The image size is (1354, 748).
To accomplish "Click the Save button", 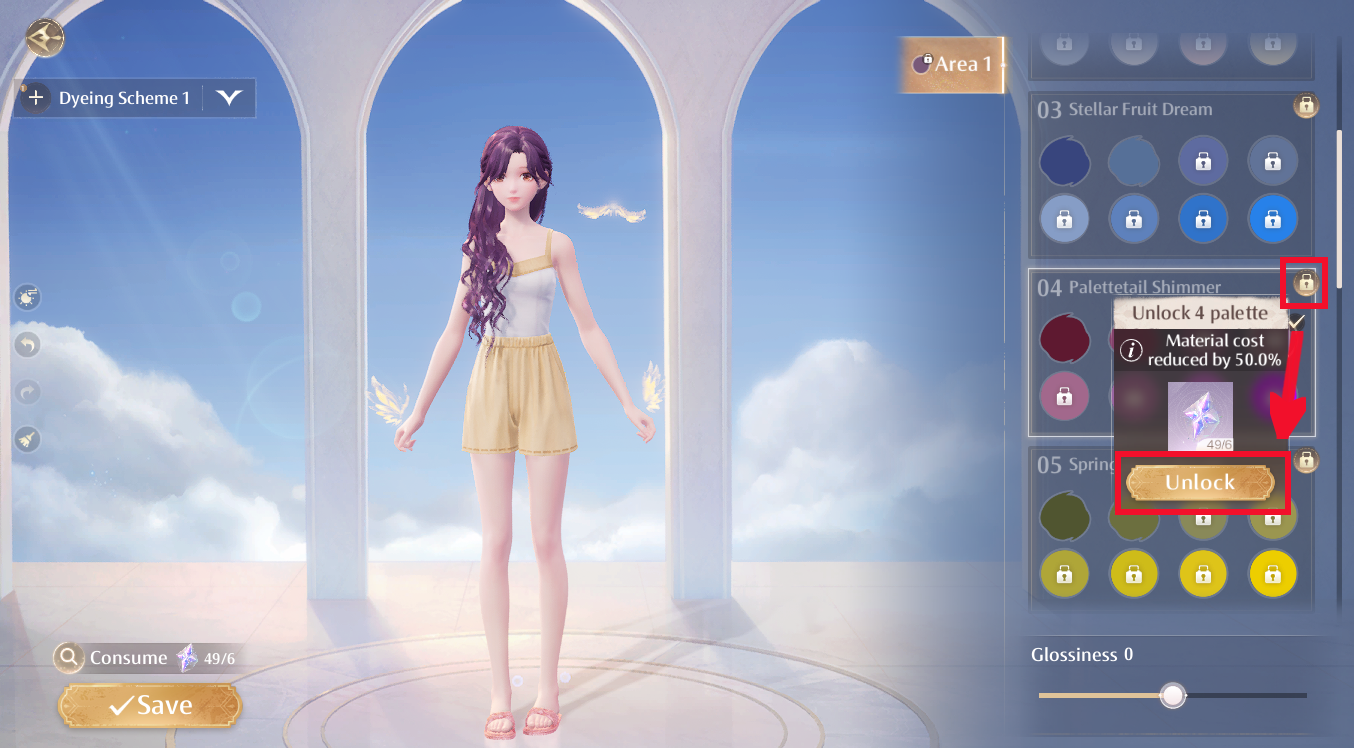I will point(148,705).
